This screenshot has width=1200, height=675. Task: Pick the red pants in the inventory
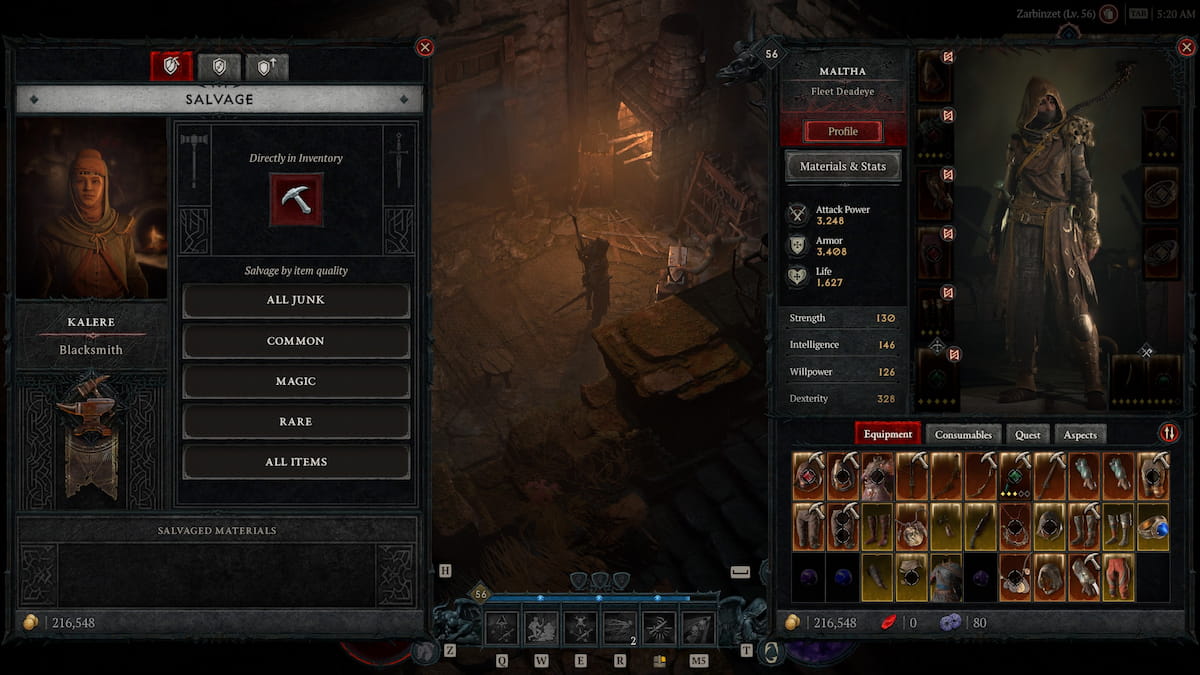point(1118,577)
